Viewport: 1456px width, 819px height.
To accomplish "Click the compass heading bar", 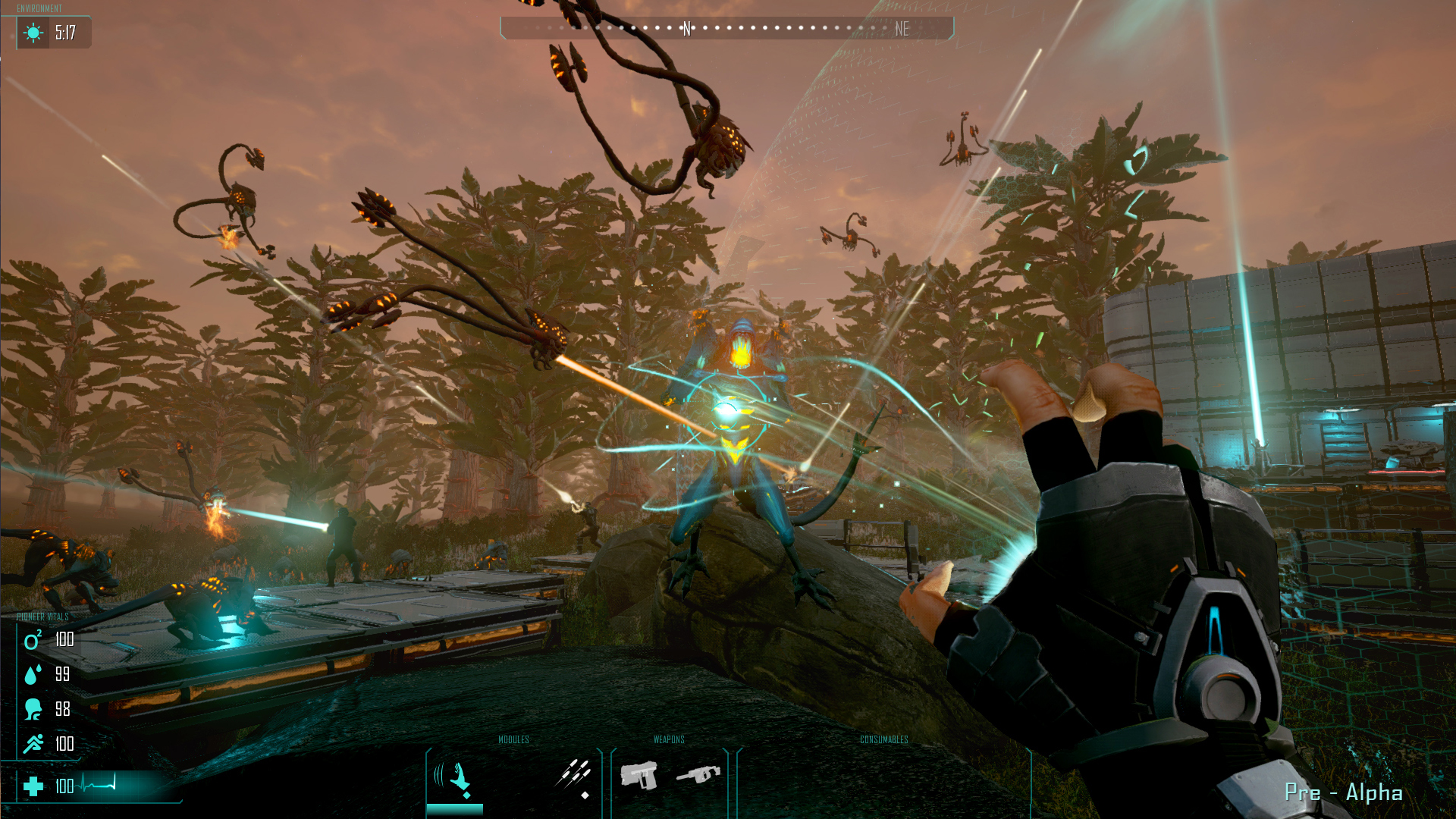I will (x=726, y=29).
